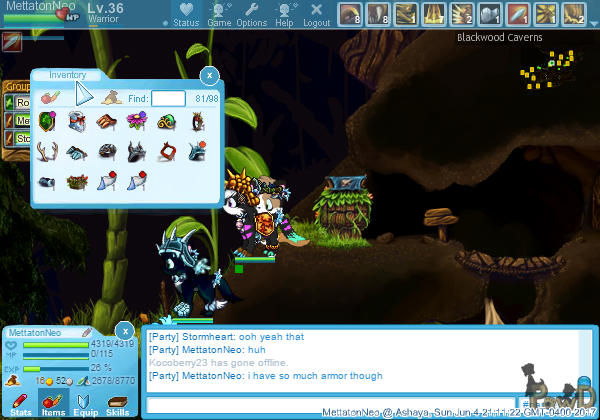Open the Options menu
This screenshot has width=600, height=420.
click(x=252, y=14)
